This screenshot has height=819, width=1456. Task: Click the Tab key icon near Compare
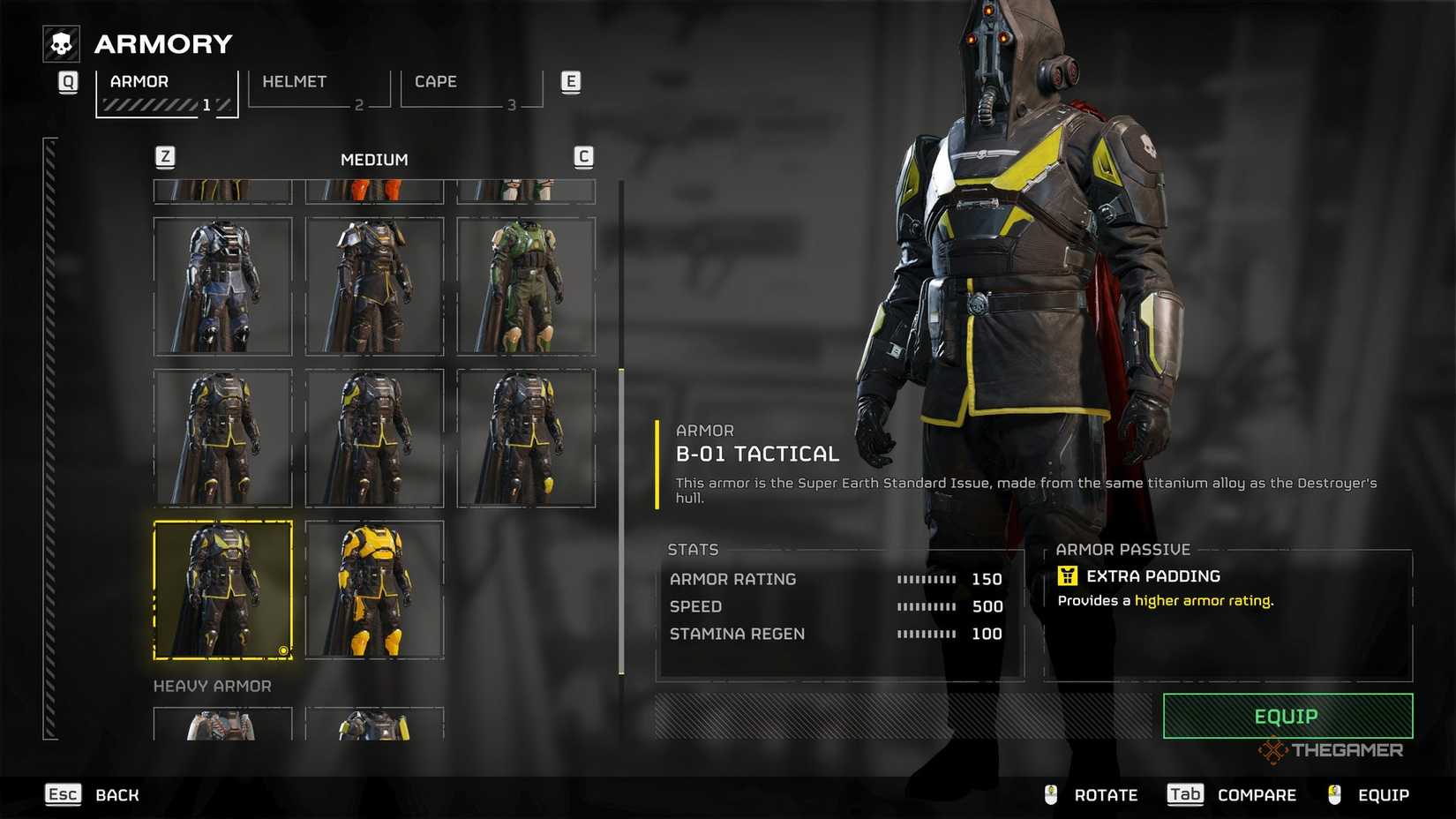pyautogui.click(x=1184, y=794)
